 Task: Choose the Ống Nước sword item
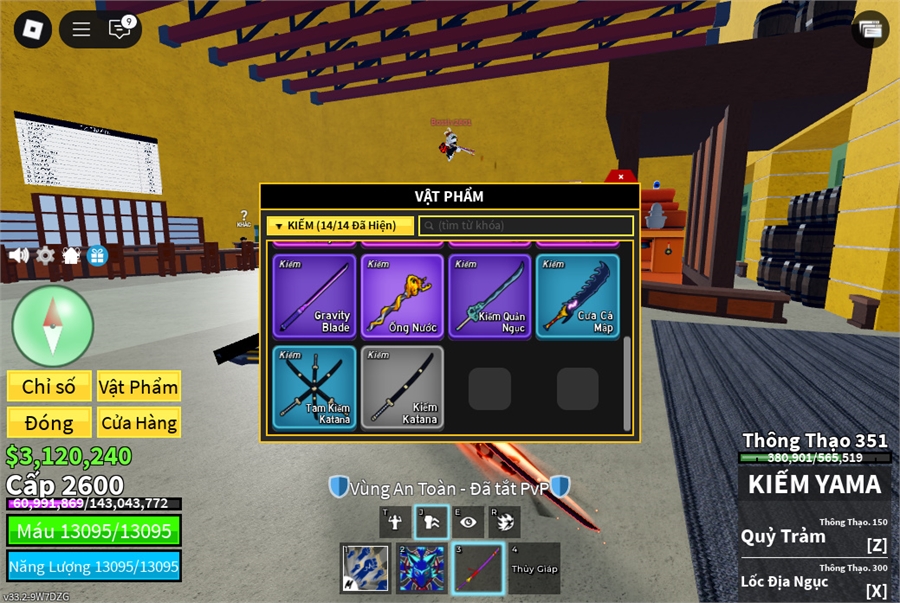pos(402,295)
